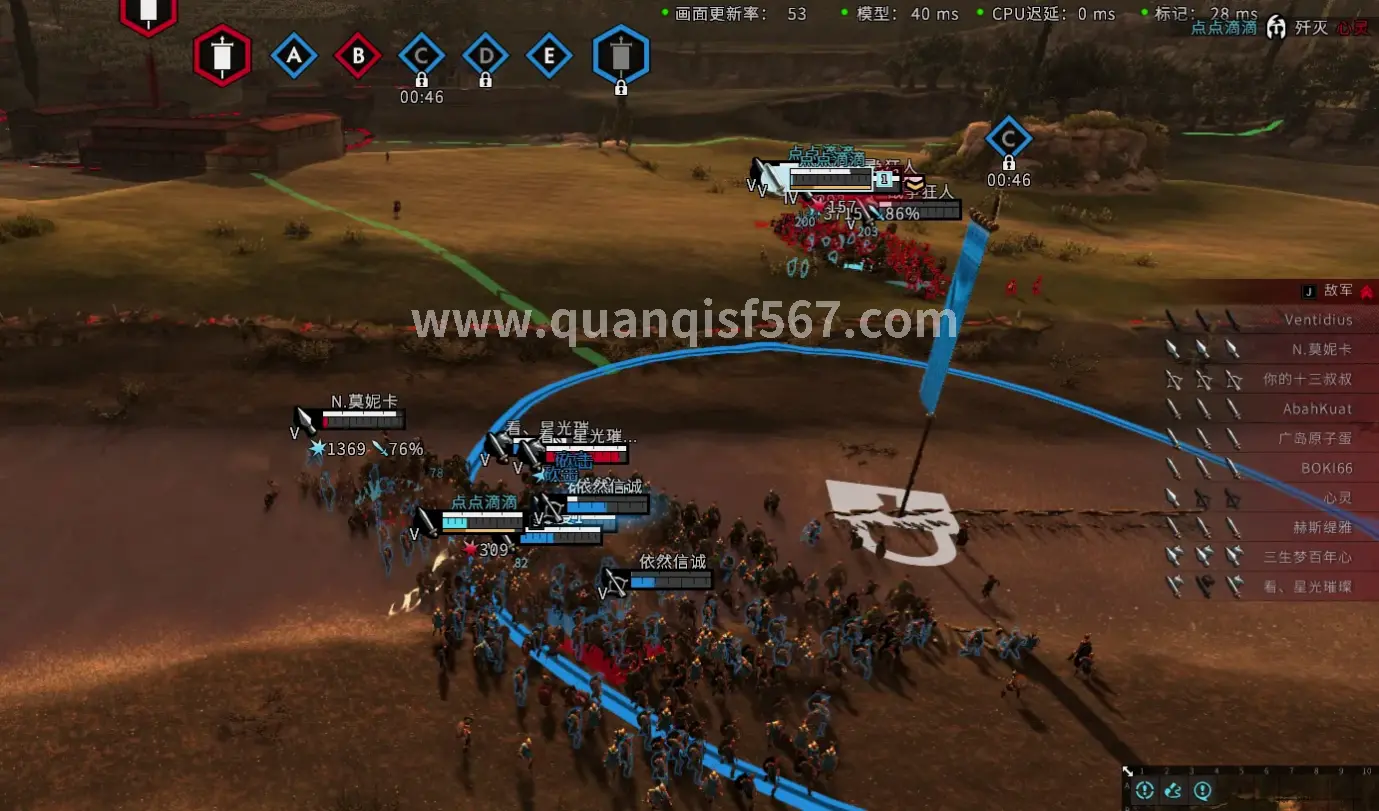
Task: Select capture point B diamond icon
Action: pos(358,56)
